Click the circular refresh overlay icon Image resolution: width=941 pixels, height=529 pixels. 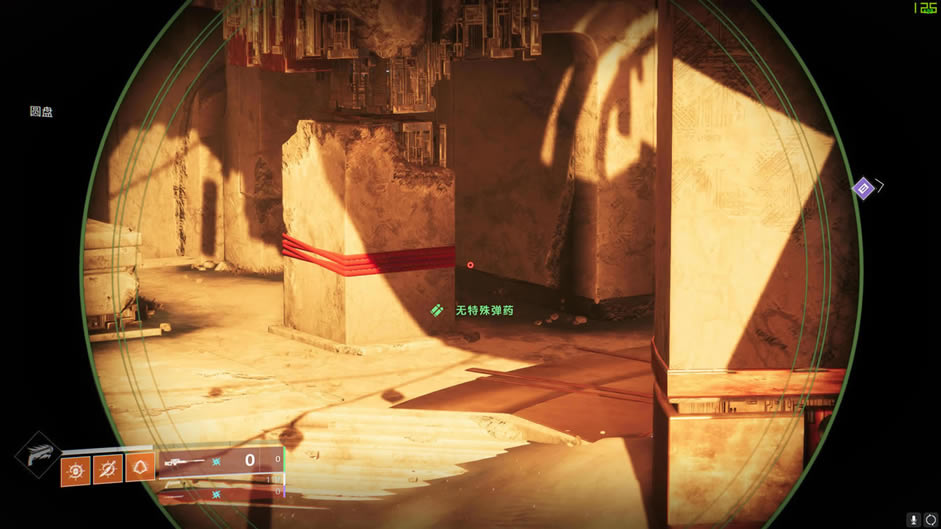[x=931, y=519]
